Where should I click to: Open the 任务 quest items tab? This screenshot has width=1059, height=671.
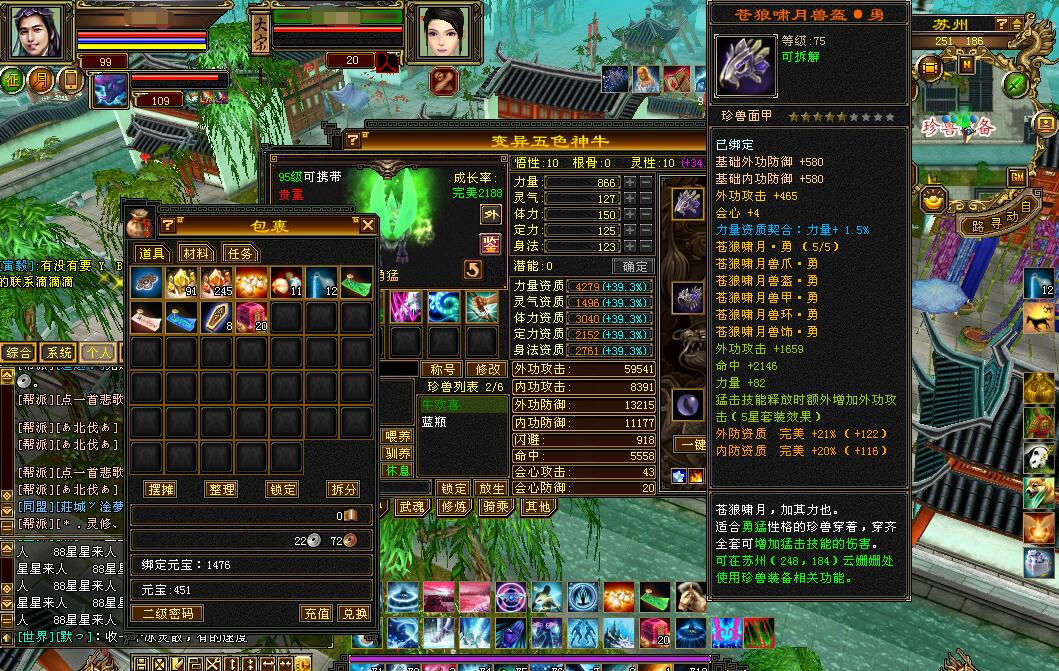pos(241,254)
